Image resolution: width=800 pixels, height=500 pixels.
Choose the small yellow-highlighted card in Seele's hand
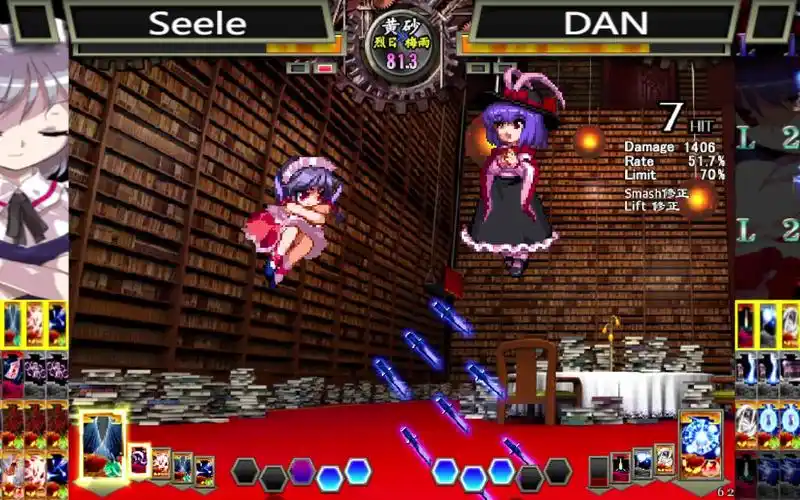pos(139,461)
